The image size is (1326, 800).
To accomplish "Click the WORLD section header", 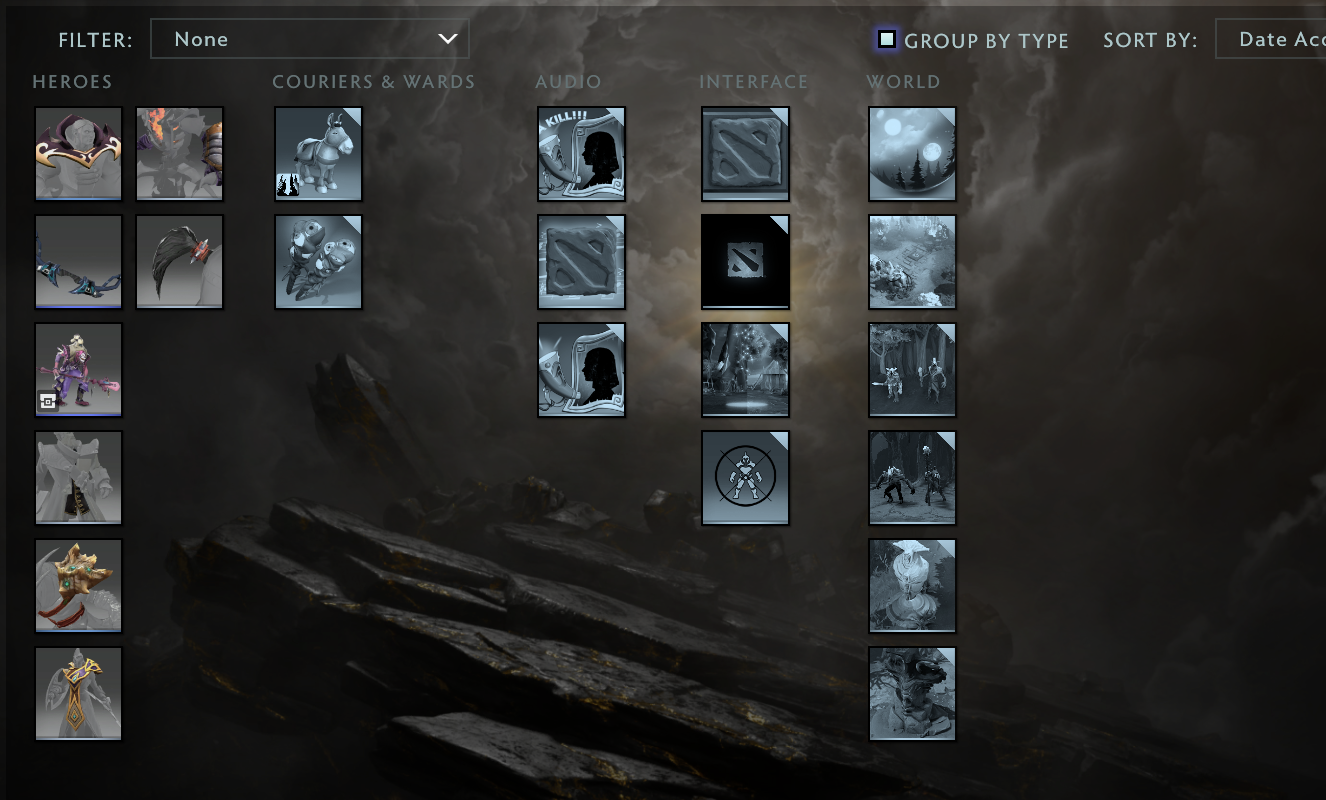I will click(x=903, y=81).
